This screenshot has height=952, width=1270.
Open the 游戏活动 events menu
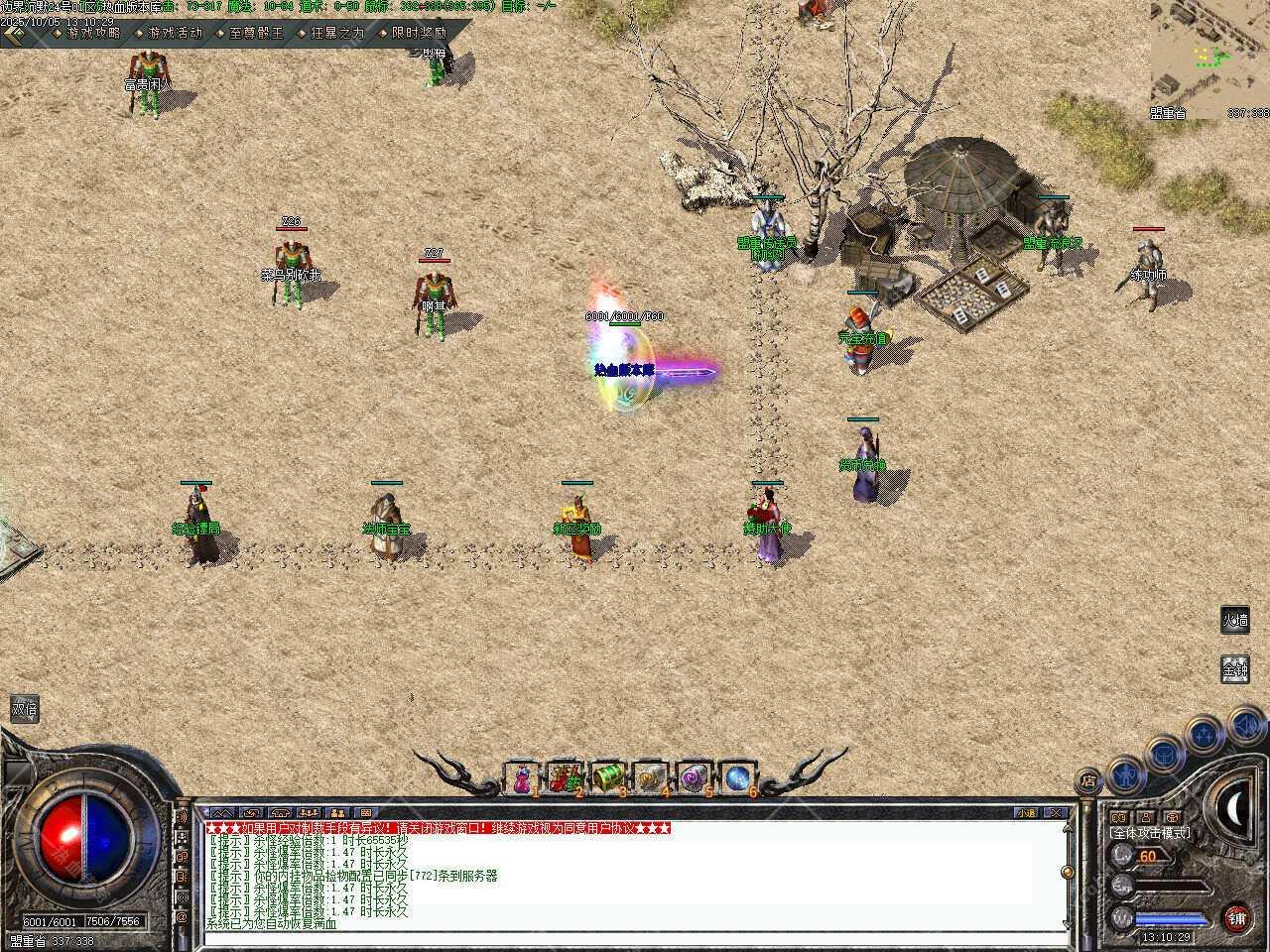pyautogui.click(x=175, y=33)
